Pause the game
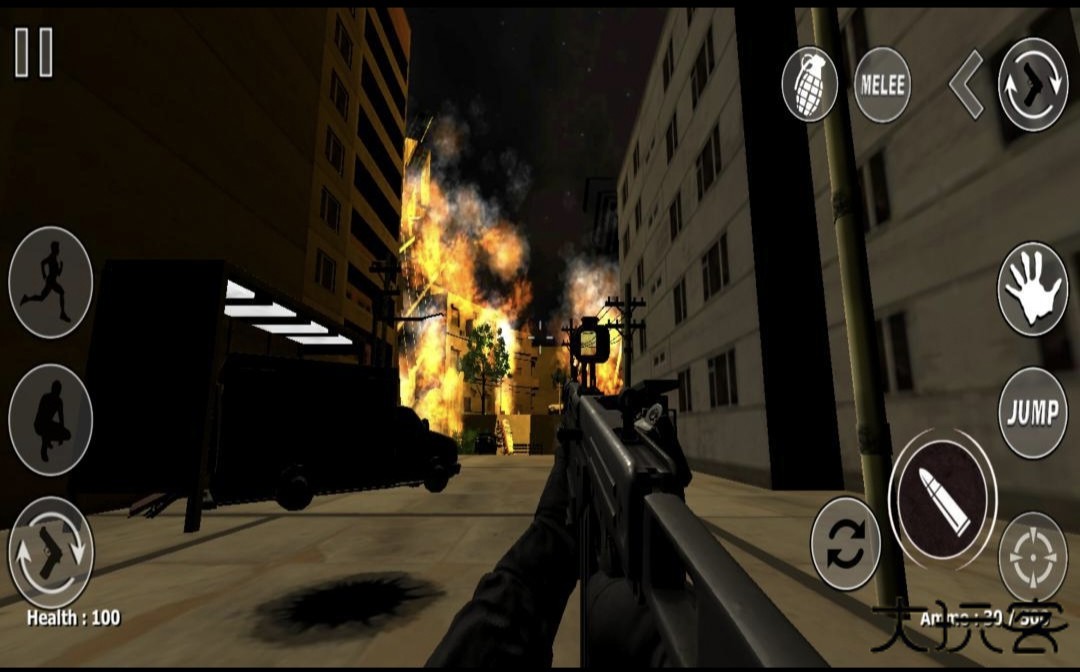 point(33,52)
